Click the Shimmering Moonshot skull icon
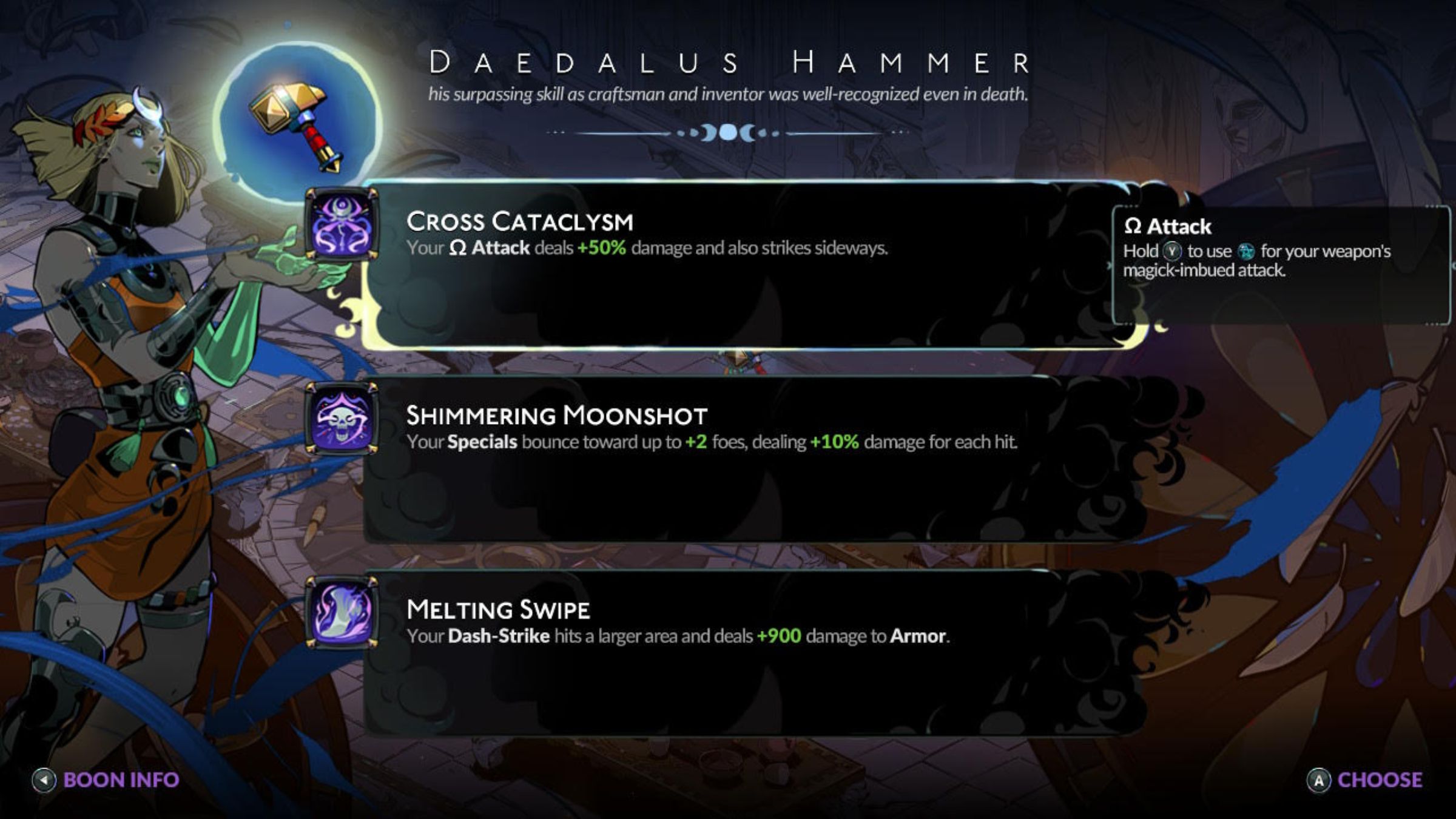The image size is (1456, 819). 342,419
